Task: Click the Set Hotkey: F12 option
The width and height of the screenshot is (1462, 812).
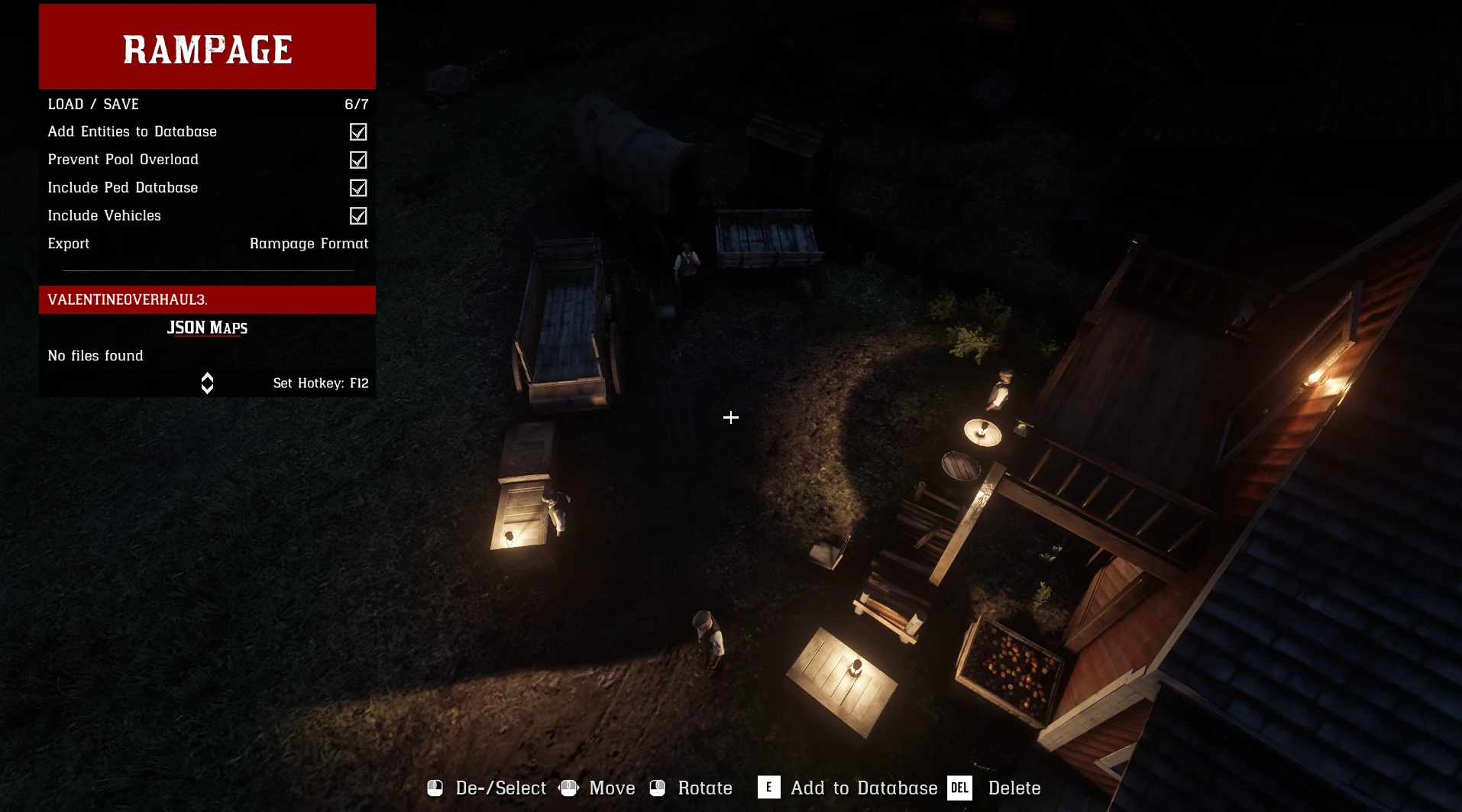Action: click(x=321, y=383)
